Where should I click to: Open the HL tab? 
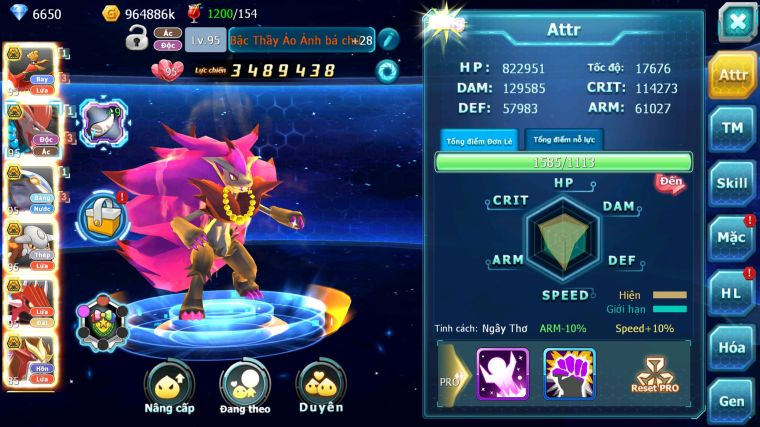[732, 292]
